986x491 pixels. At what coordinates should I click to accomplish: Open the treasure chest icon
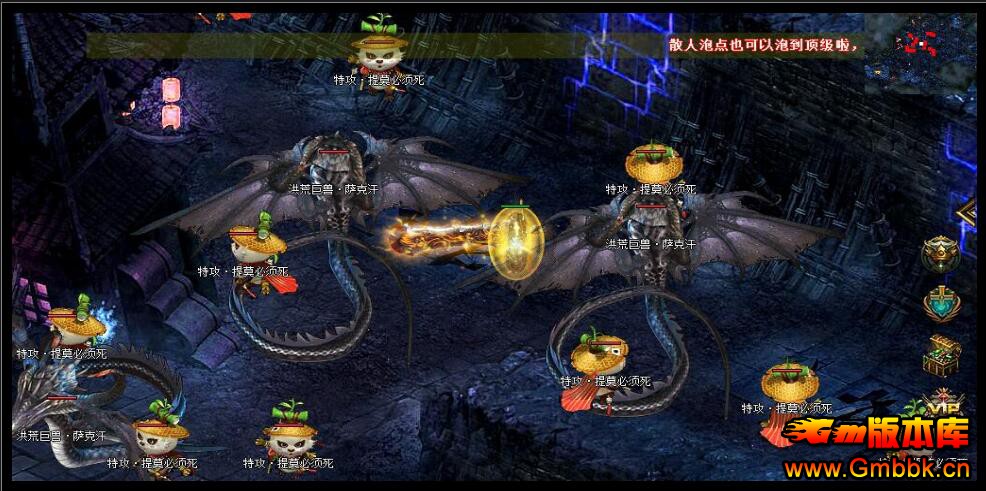[x=941, y=354]
